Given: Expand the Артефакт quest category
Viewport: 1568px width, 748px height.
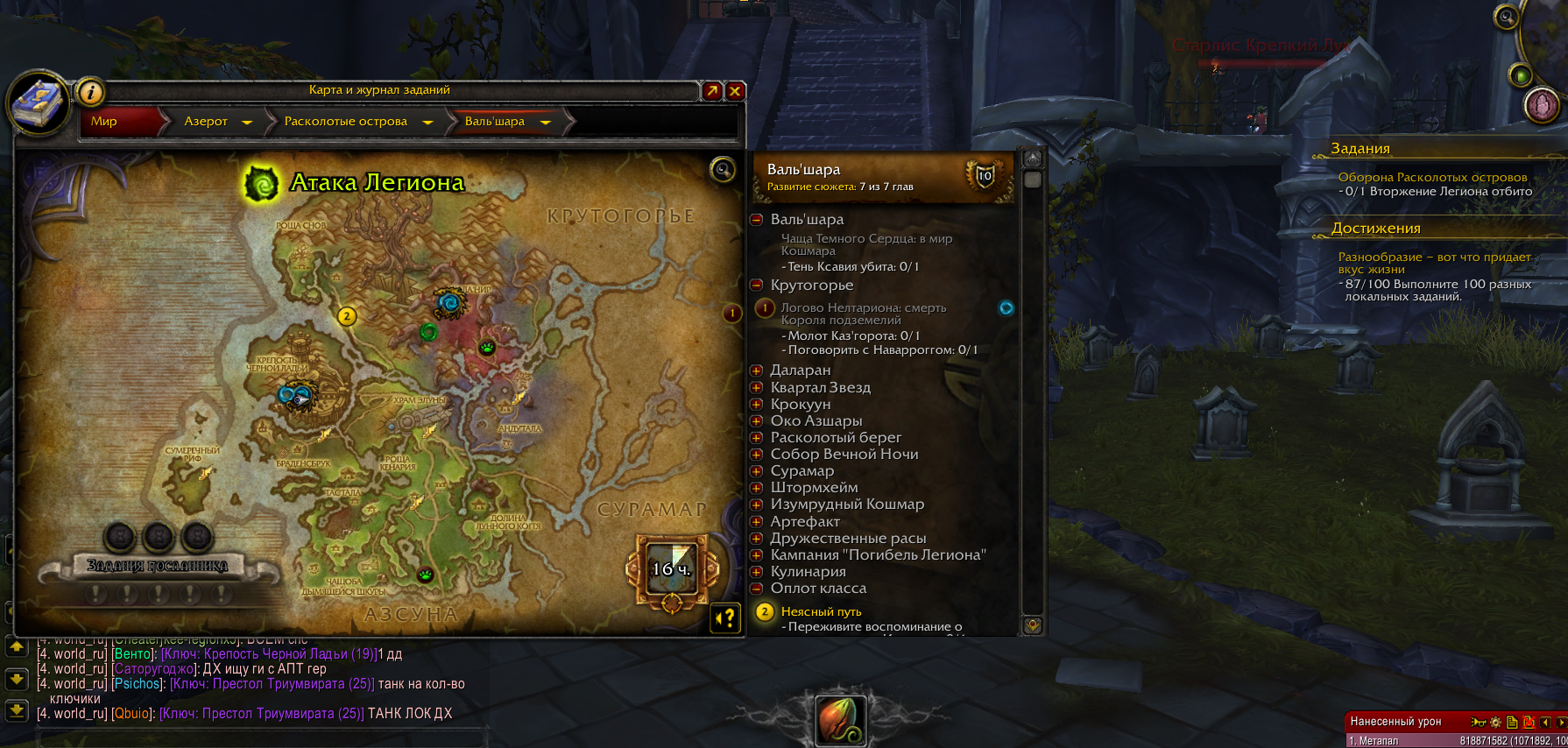Looking at the screenshot, I should tap(757, 522).
